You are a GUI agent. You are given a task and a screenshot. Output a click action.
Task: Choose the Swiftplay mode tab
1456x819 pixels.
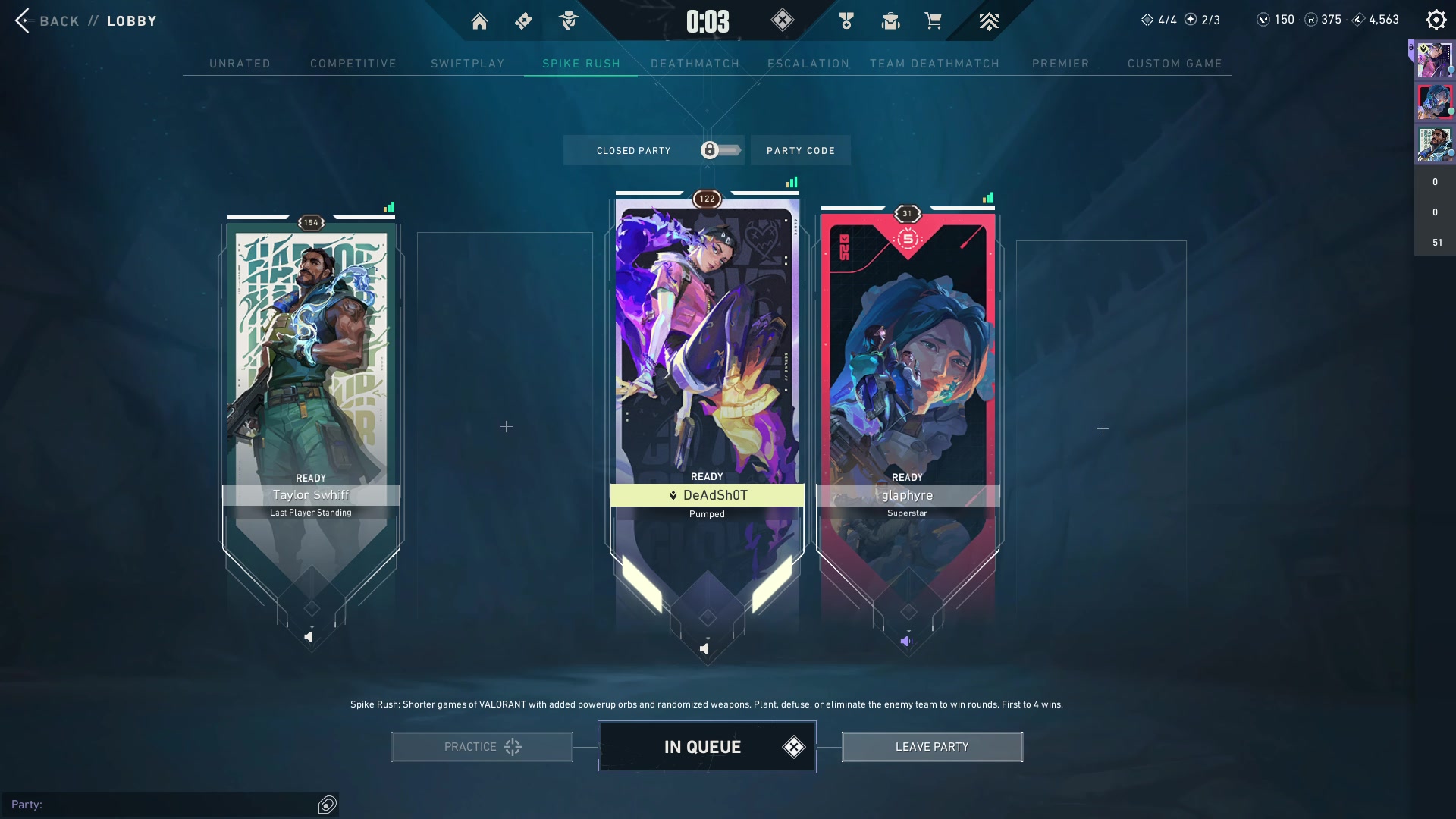pos(468,64)
